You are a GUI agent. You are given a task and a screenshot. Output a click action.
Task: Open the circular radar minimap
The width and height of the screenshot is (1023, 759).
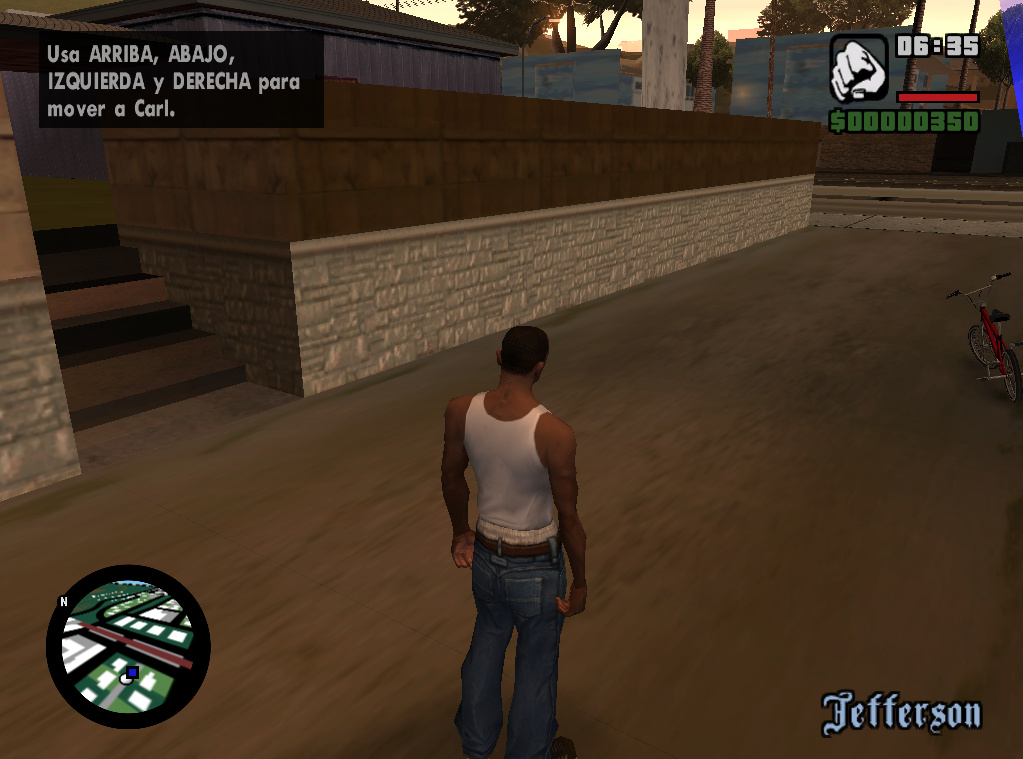(127, 646)
